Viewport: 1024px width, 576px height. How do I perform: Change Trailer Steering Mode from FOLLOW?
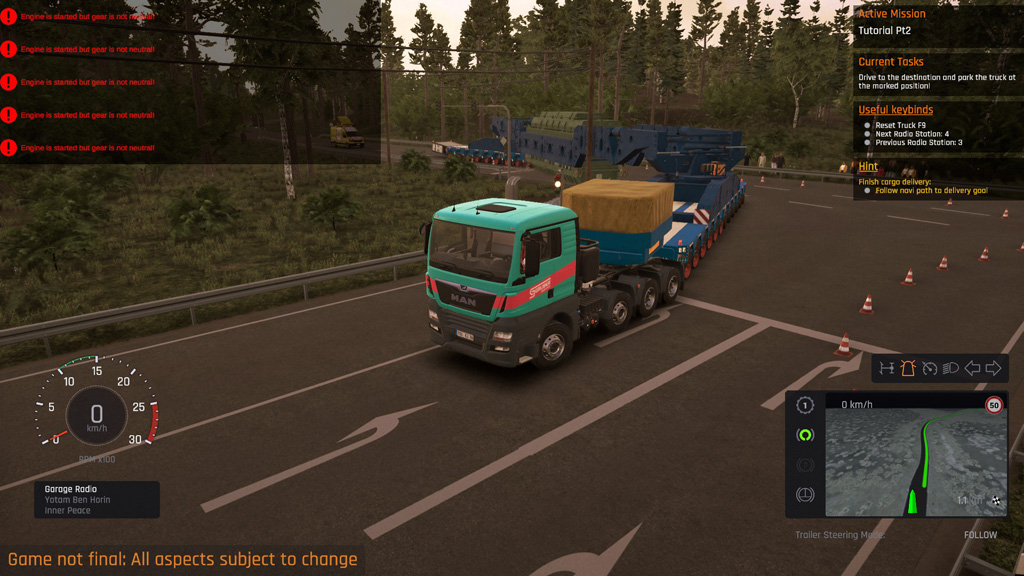(980, 535)
